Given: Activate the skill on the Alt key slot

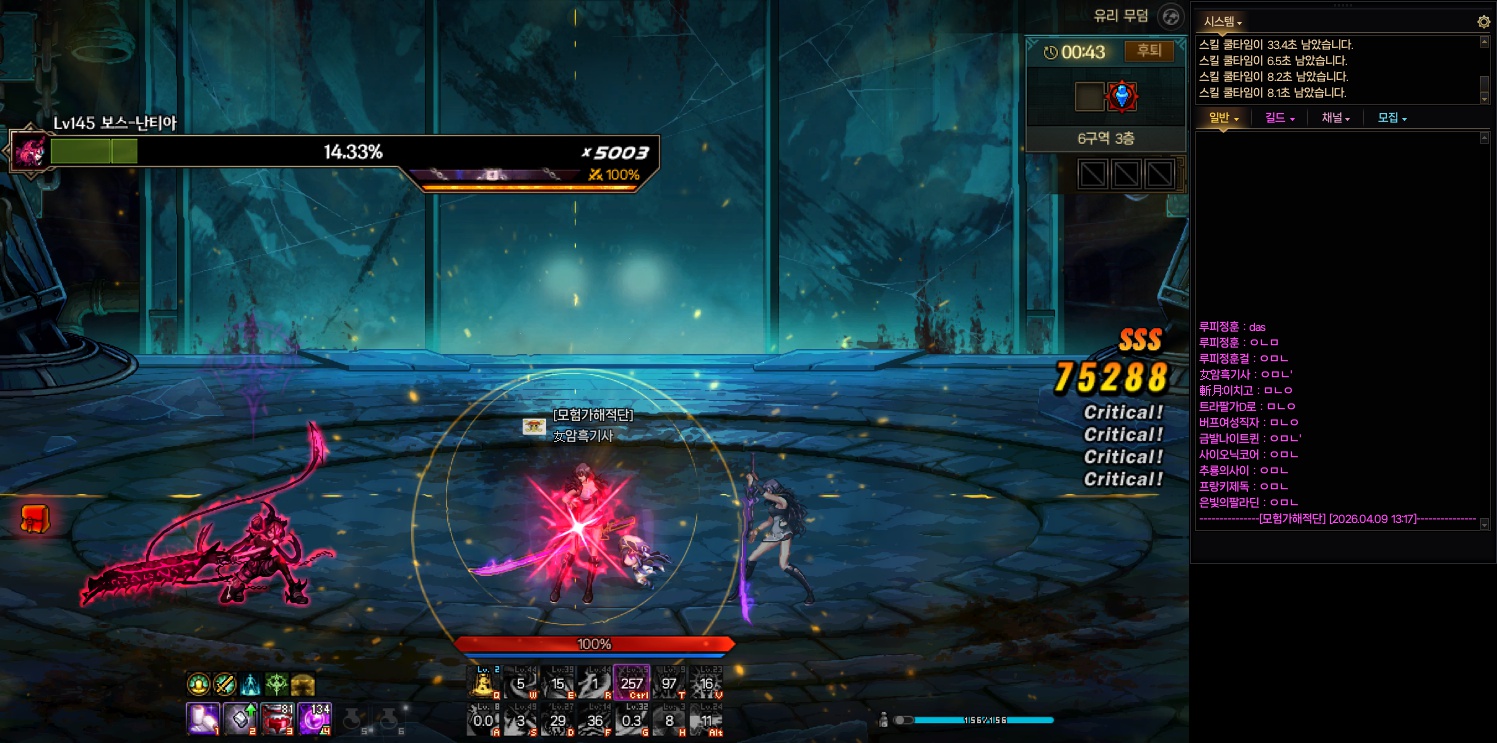Looking at the screenshot, I should [706, 719].
